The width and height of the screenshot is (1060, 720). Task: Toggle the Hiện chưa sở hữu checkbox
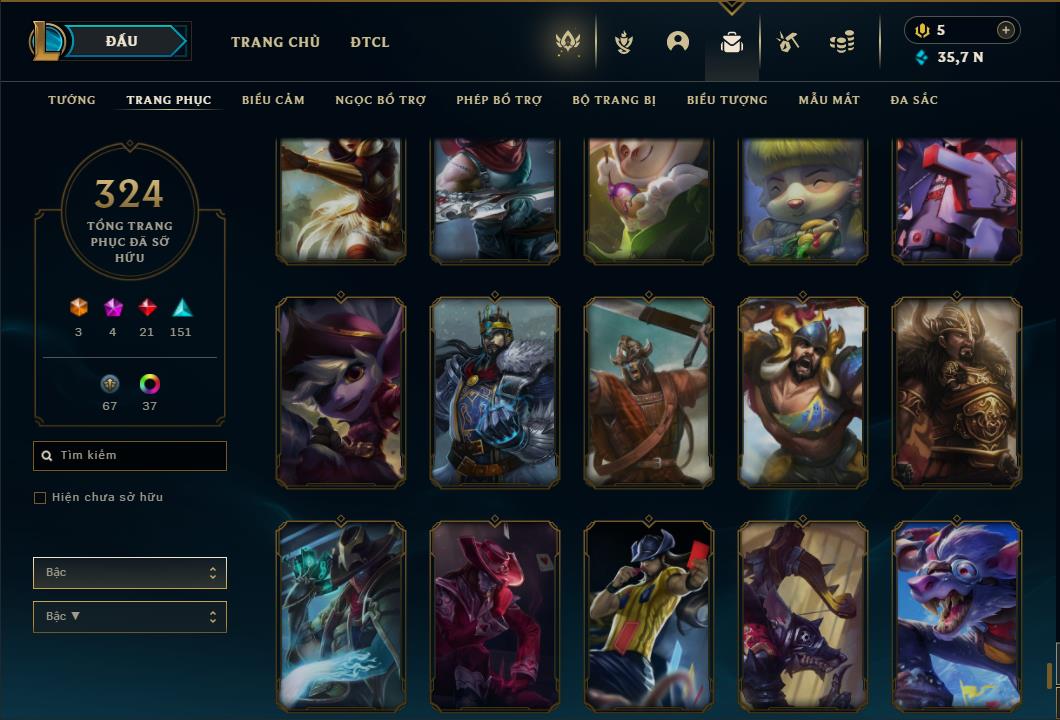pyautogui.click(x=40, y=498)
